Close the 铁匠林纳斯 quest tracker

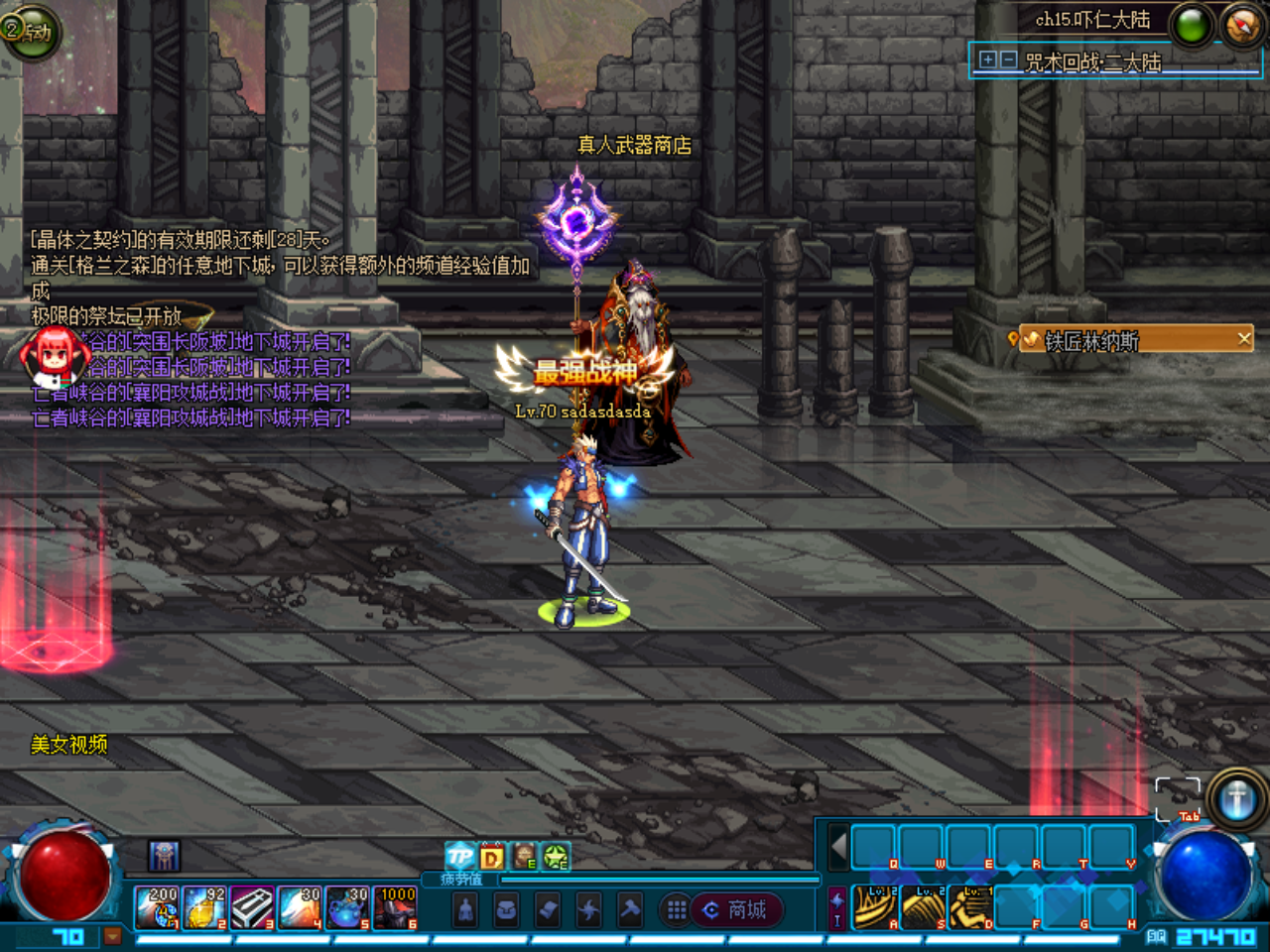1243,339
